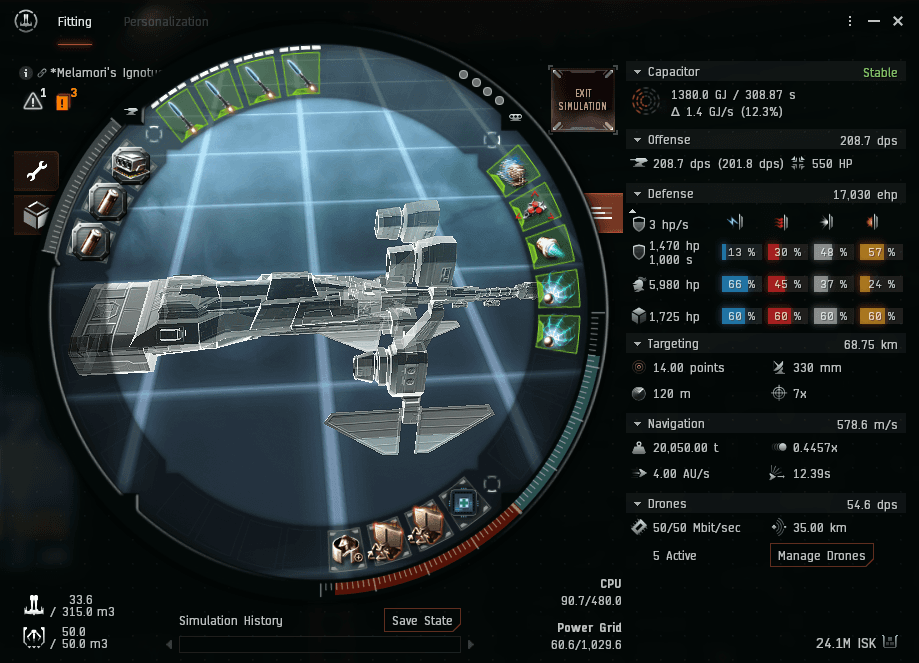Open the wrench hardware browser button
The width and height of the screenshot is (919, 663).
pyautogui.click(x=36, y=172)
